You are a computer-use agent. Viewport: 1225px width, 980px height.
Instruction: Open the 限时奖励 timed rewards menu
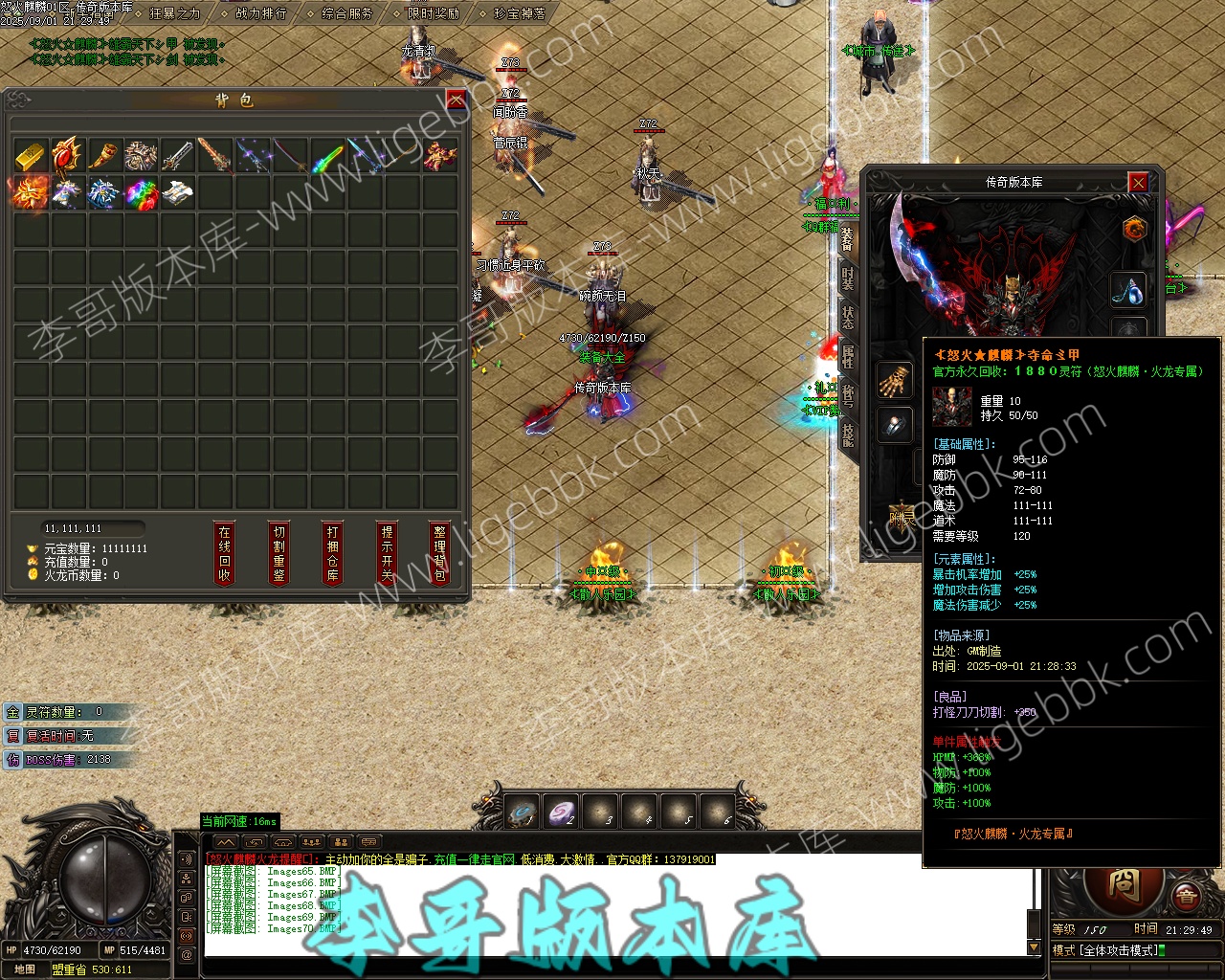pos(433,13)
